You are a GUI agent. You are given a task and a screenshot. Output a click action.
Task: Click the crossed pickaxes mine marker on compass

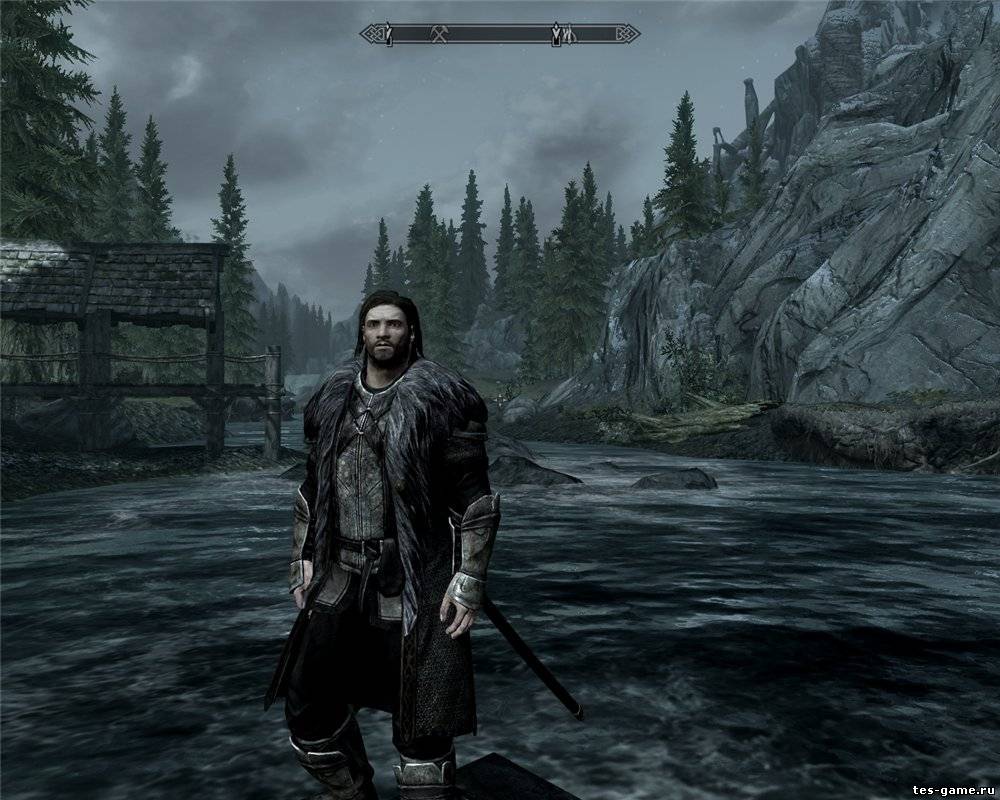[x=438, y=34]
